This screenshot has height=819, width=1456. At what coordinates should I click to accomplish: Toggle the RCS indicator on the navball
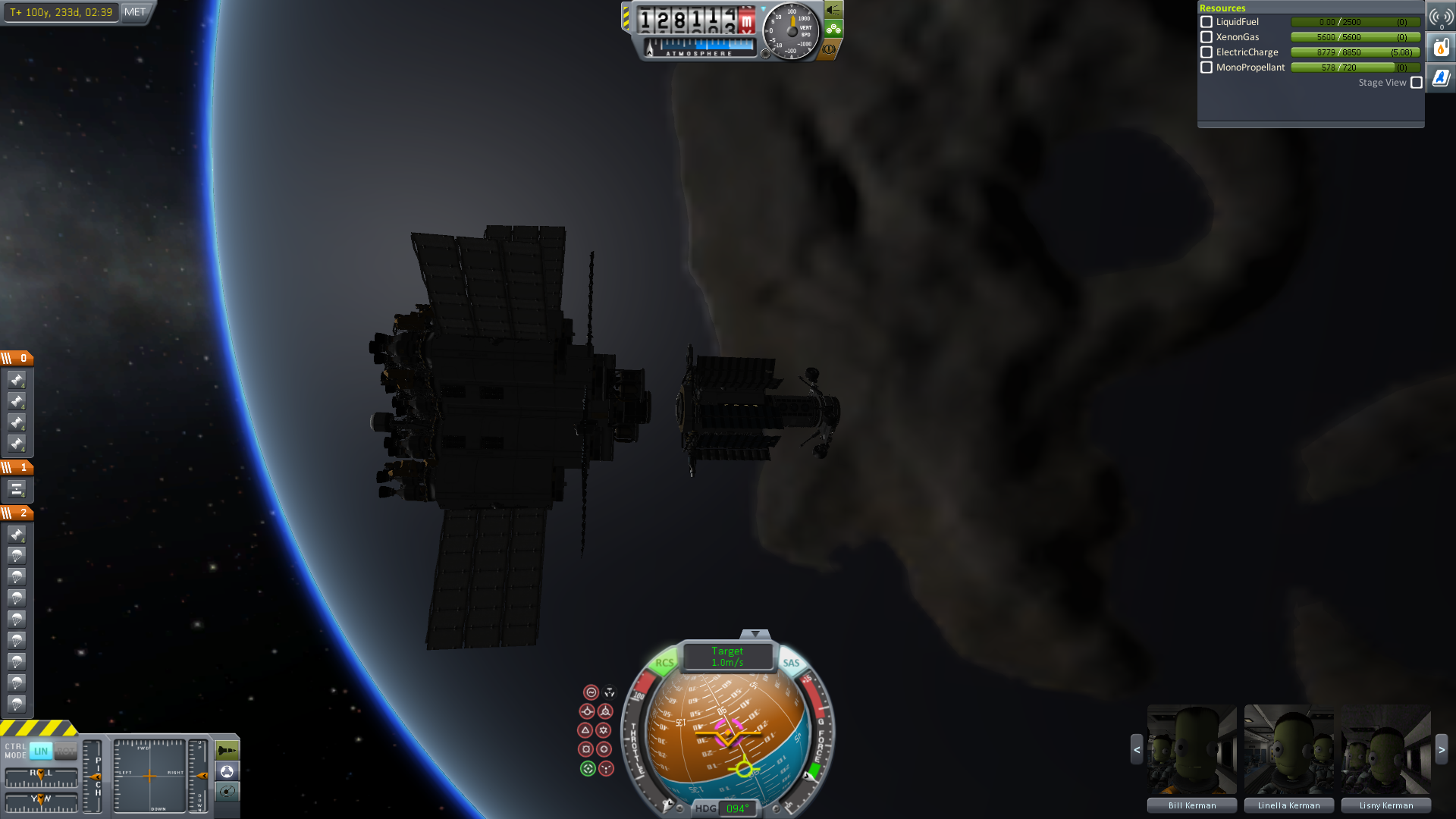tap(664, 663)
